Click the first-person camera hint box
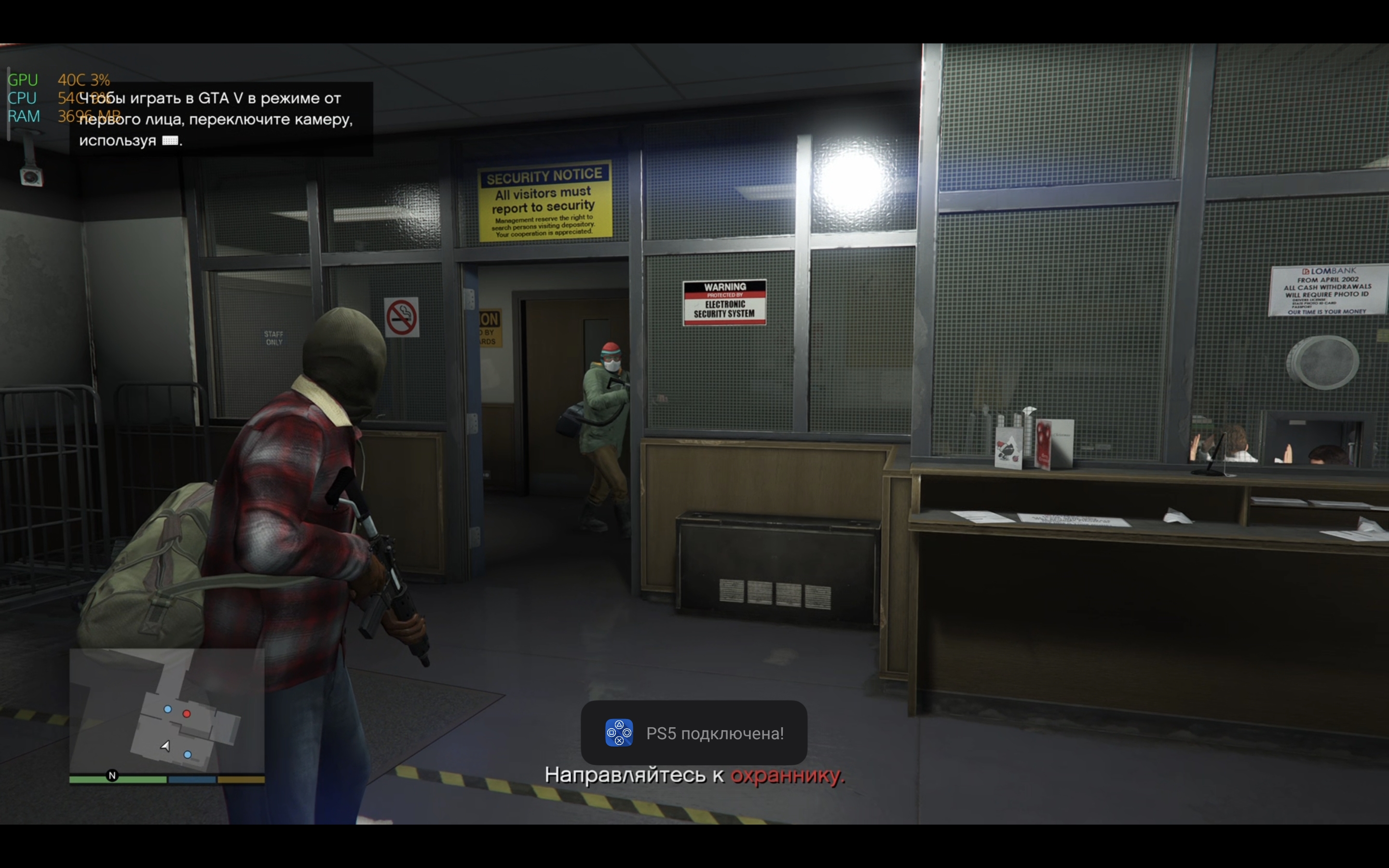The image size is (1389, 868). coord(221,120)
